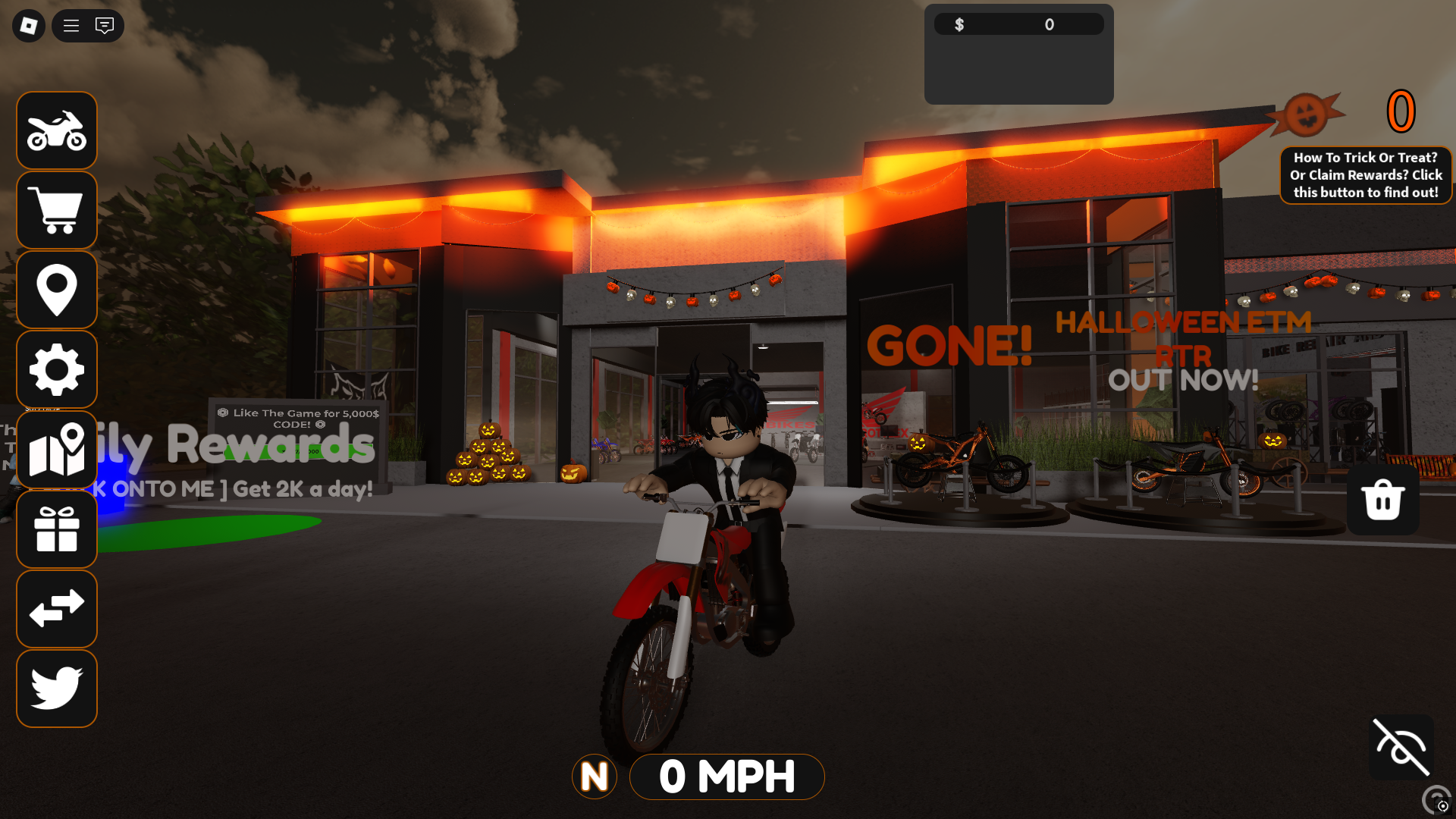The image size is (1456, 819).
Task: Open the location teleport menu
Action: [x=56, y=290]
